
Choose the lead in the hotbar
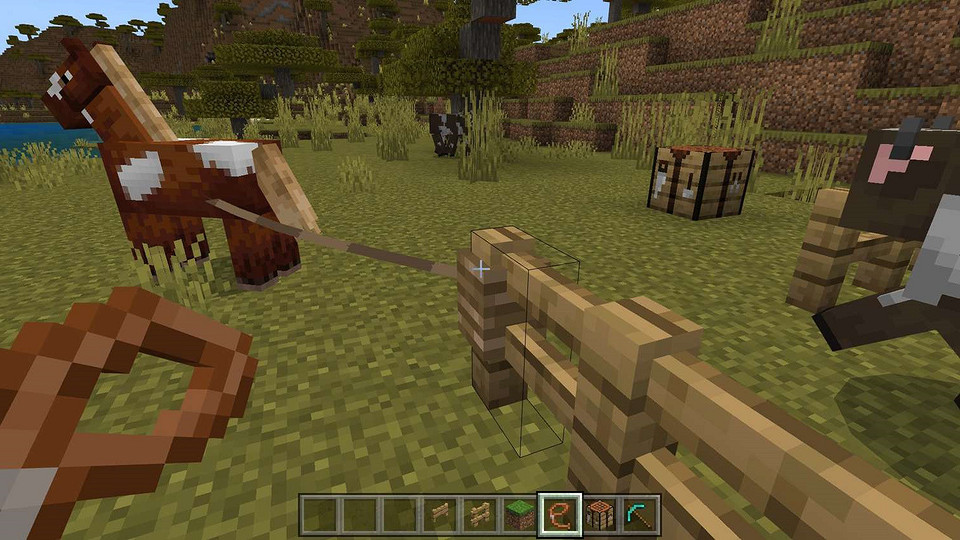coord(559,515)
